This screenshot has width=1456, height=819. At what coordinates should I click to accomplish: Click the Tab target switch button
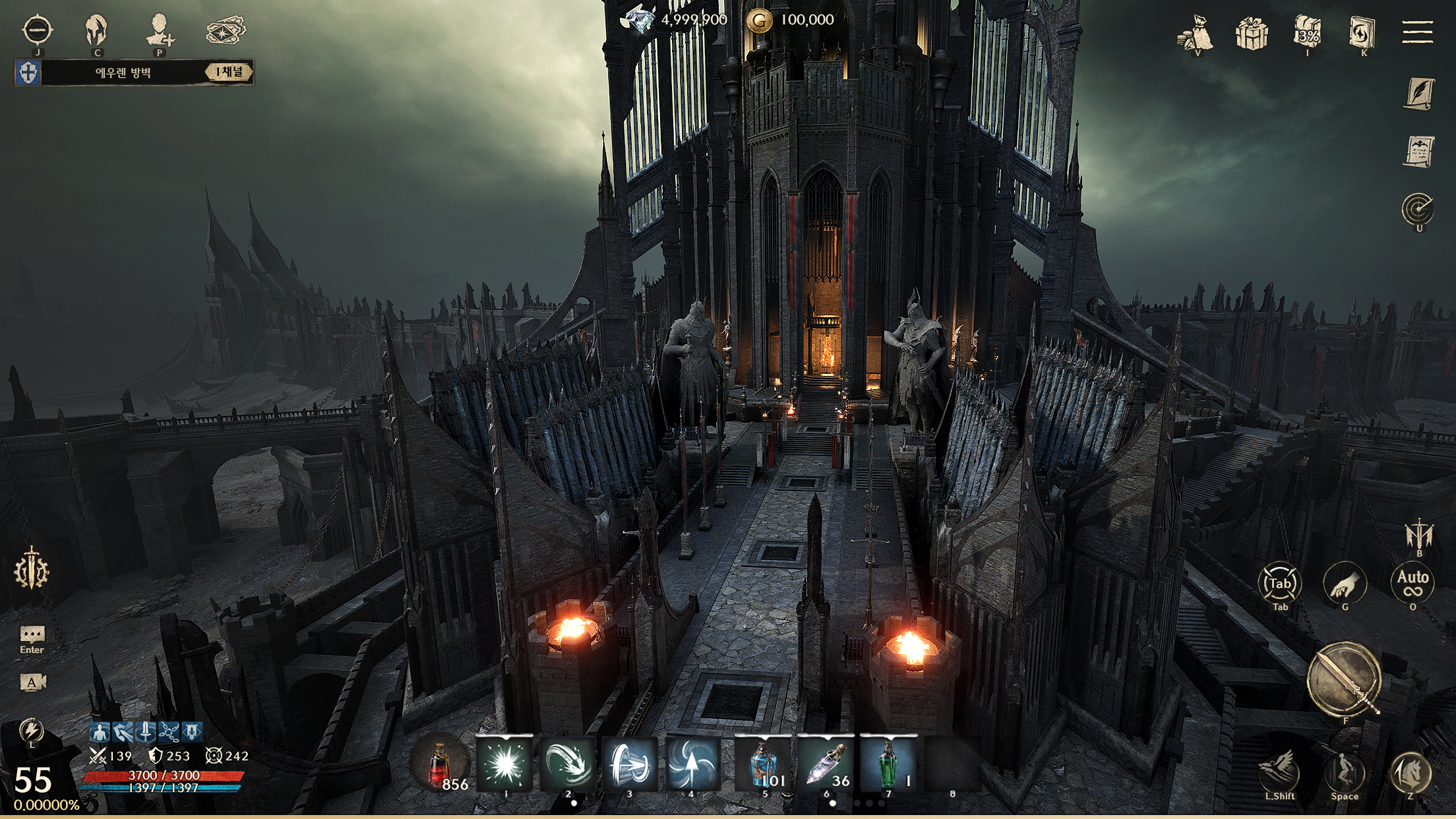coord(1280,583)
